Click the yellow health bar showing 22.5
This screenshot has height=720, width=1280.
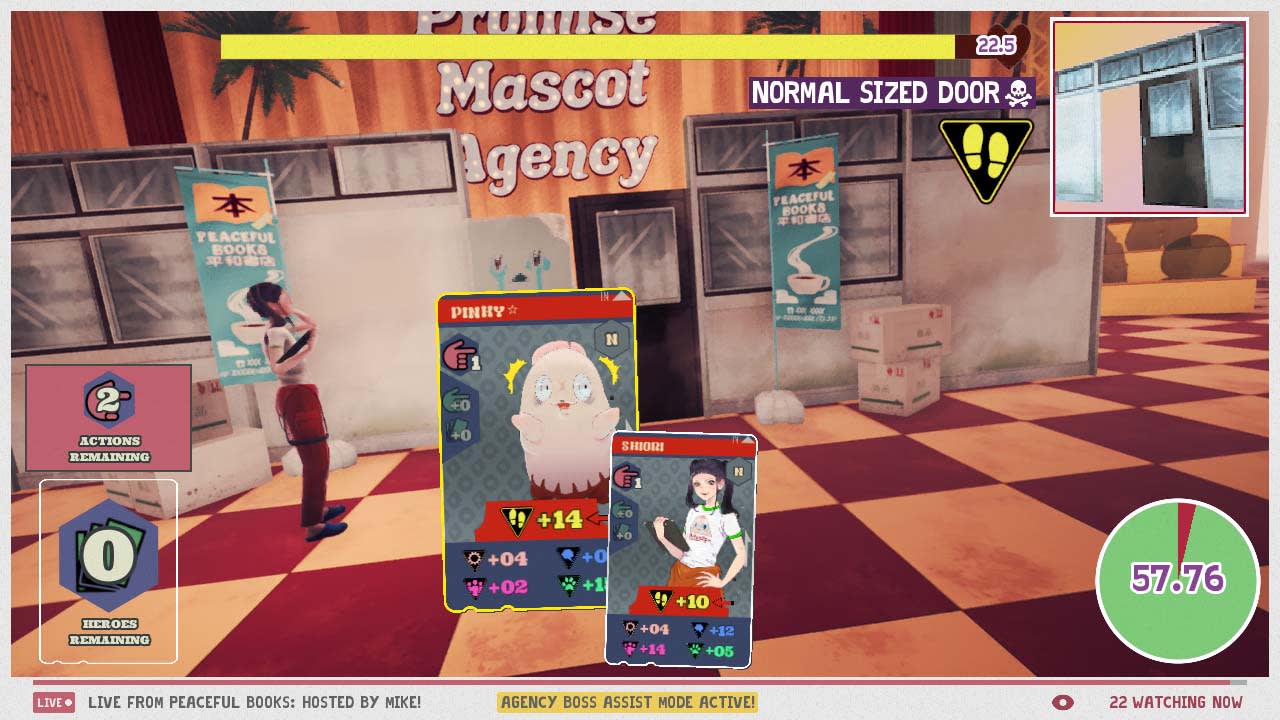pyautogui.click(x=585, y=43)
